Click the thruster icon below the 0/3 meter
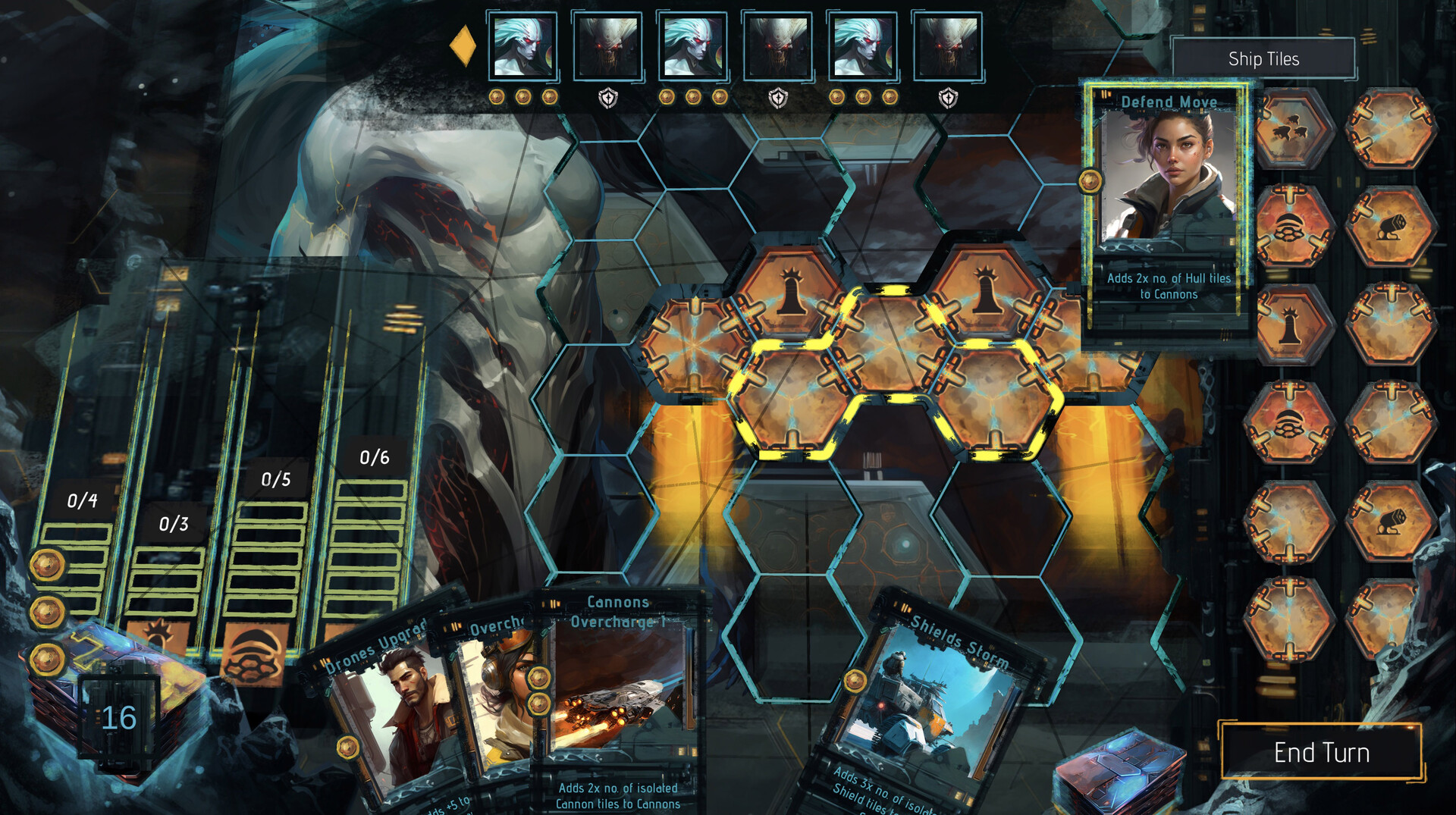1456x815 pixels. coord(158,633)
